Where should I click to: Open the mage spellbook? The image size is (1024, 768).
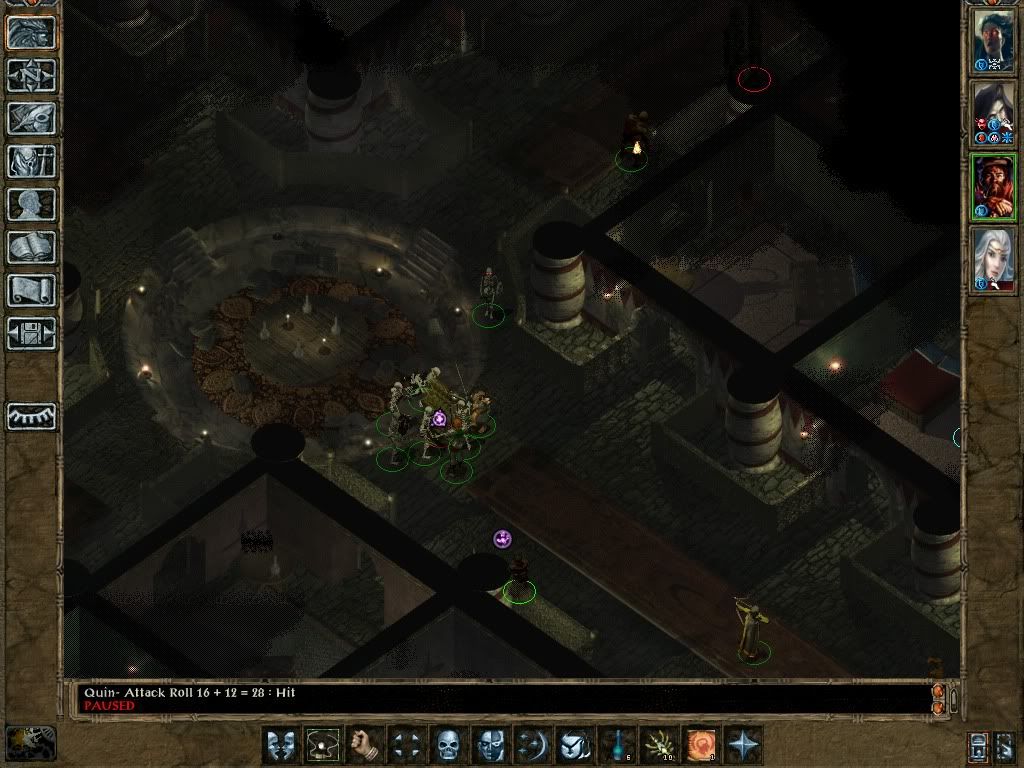click(32, 247)
